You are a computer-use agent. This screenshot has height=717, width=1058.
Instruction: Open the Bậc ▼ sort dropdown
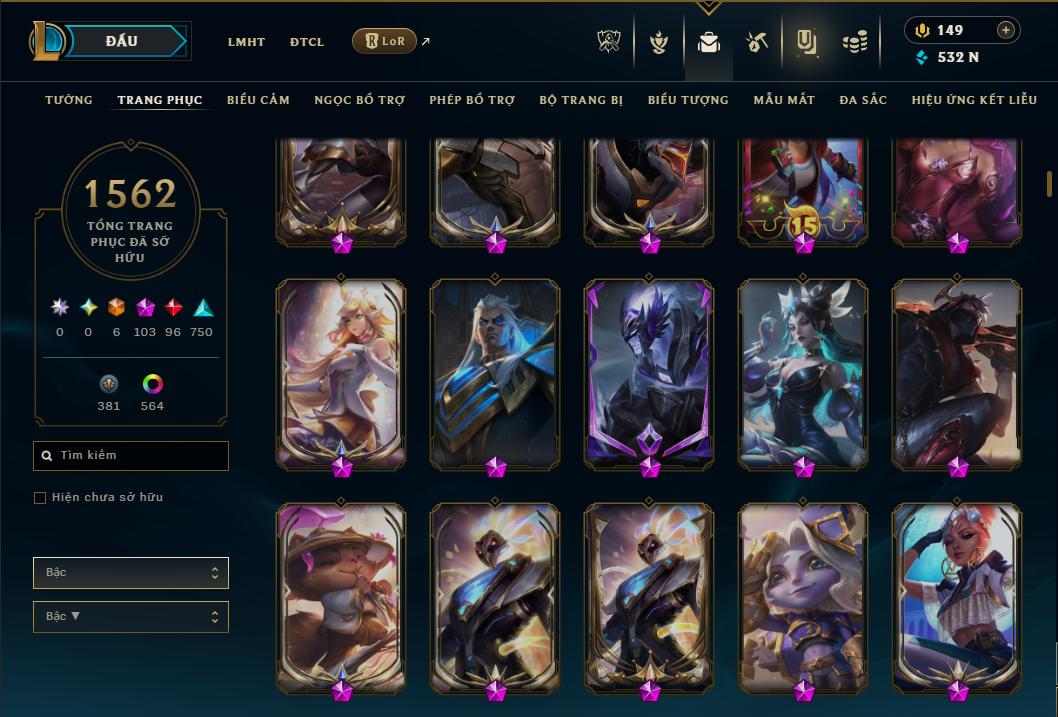130,617
